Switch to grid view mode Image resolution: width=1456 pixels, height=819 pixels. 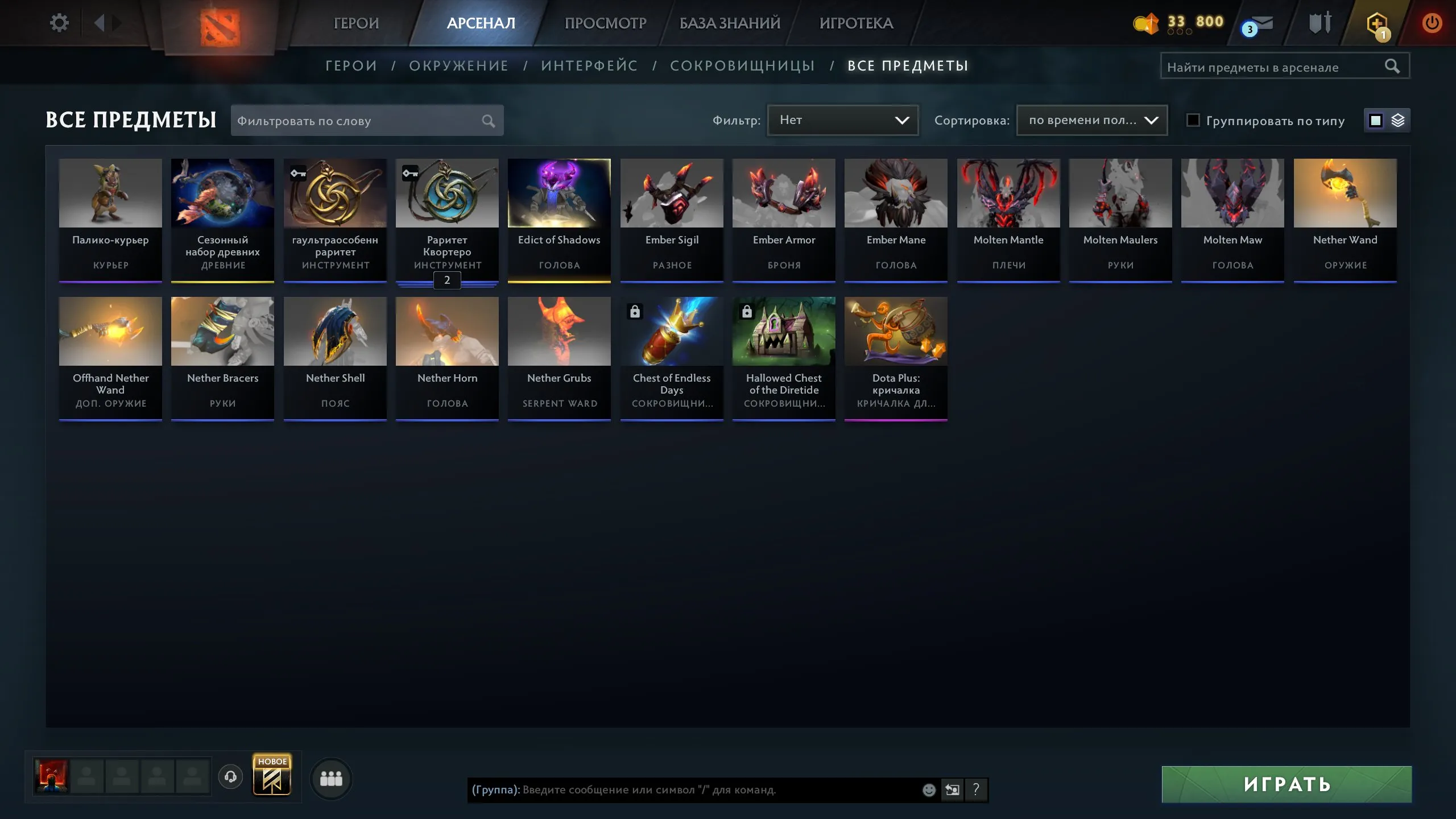(1375, 120)
